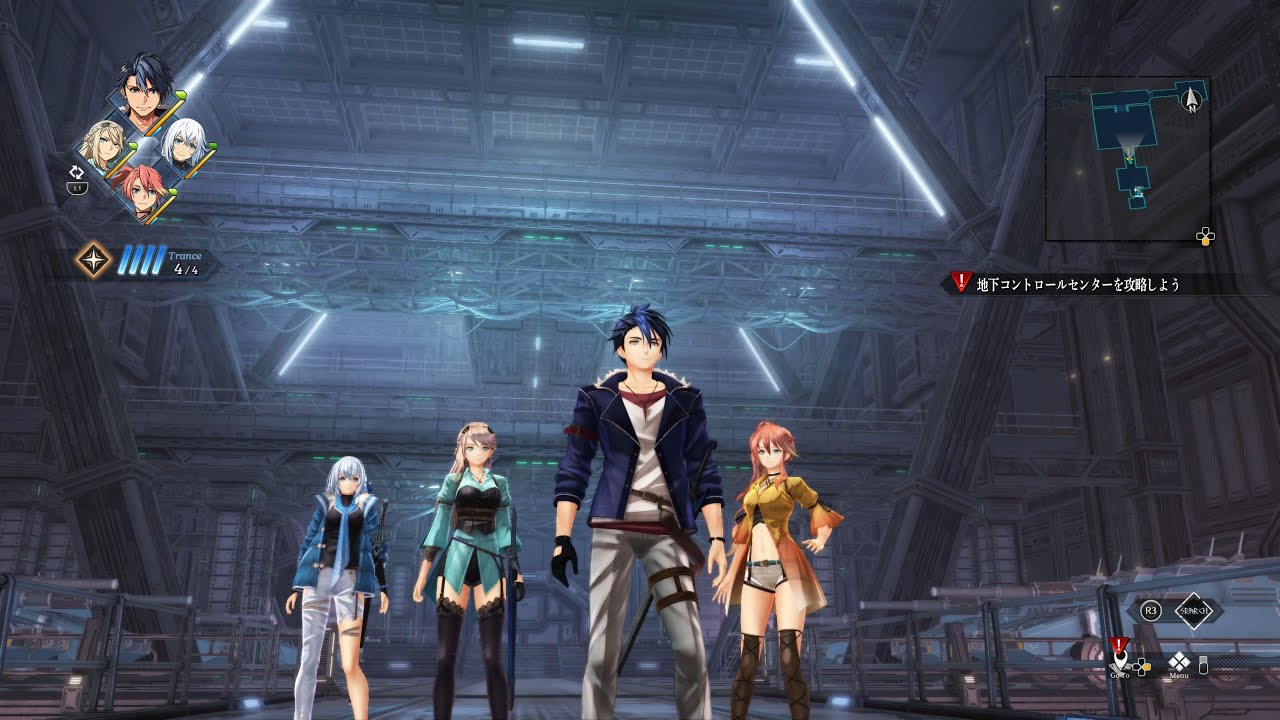Select the pink-haired girl's party portrait
The image size is (1280, 720).
coord(143,190)
